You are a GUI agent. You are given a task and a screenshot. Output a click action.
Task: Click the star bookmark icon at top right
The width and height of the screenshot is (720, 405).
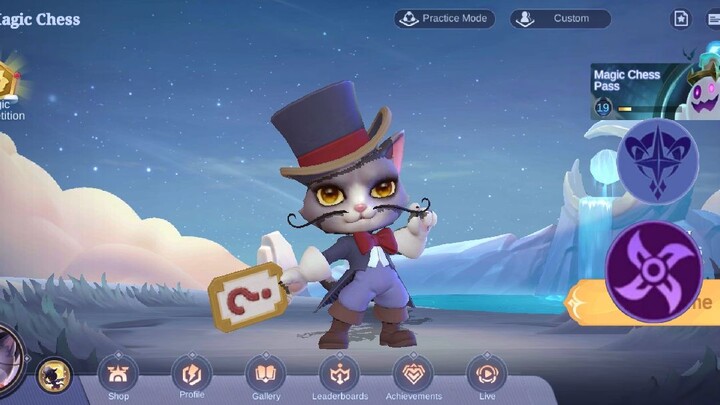point(680,18)
